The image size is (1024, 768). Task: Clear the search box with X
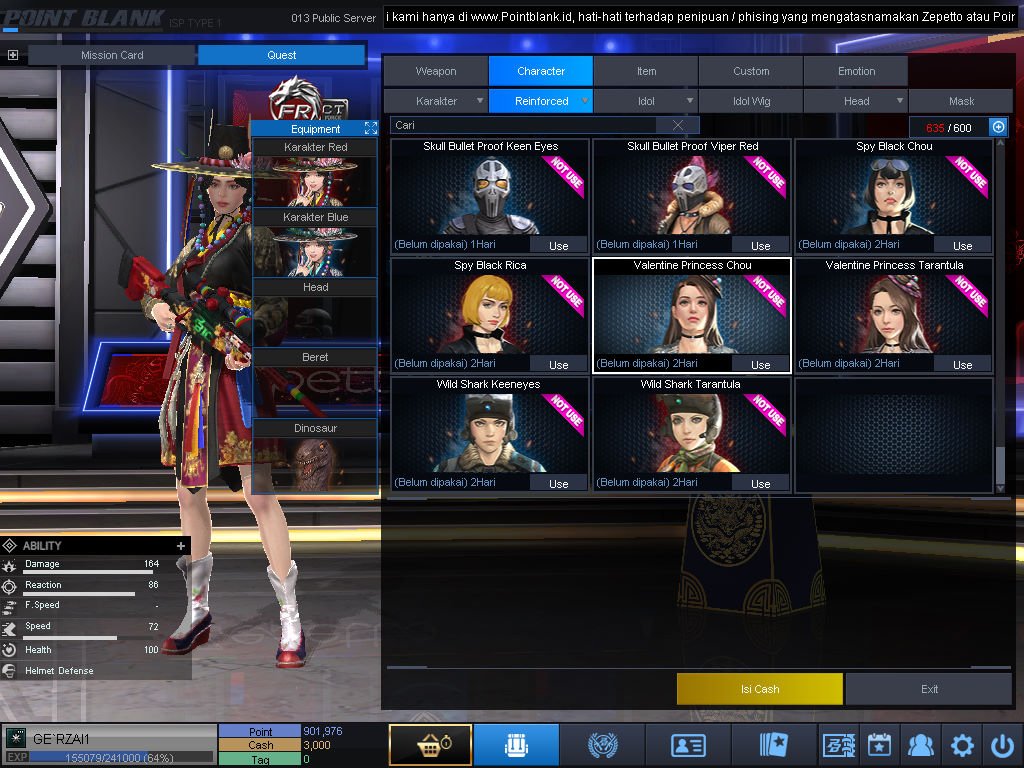678,125
